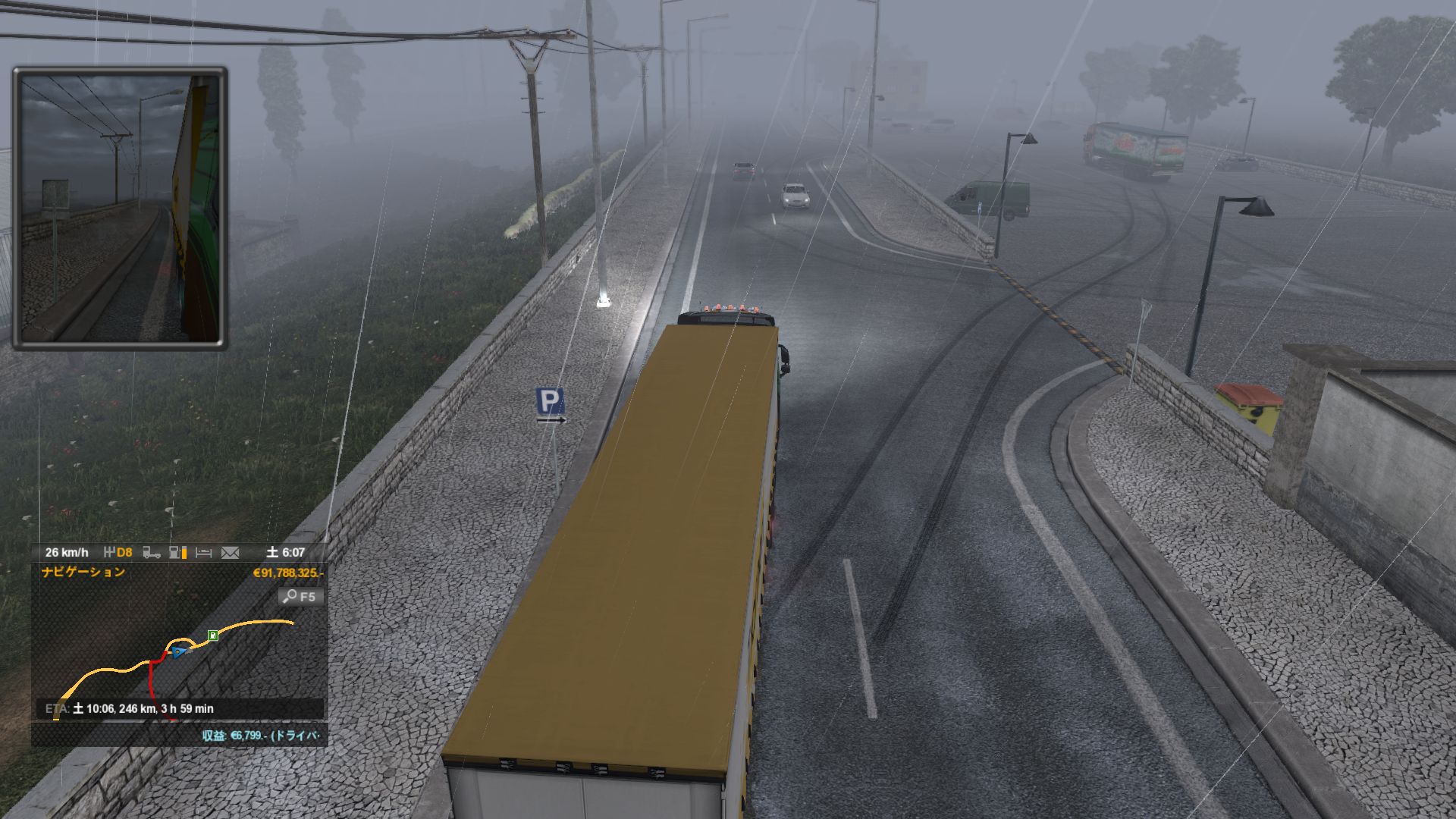Click the ナビゲーション panel title

(83, 572)
